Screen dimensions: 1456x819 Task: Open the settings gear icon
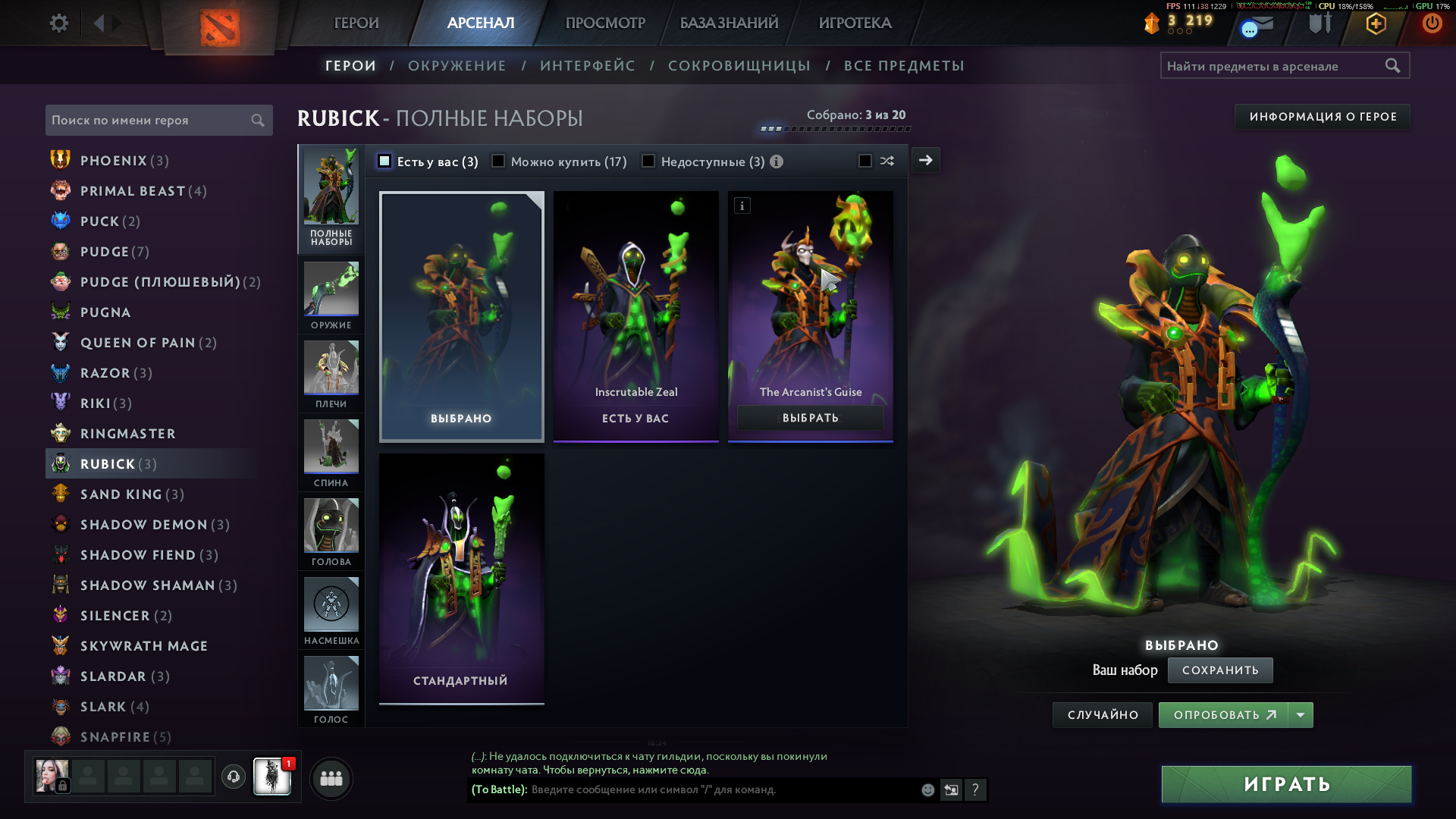point(59,24)
